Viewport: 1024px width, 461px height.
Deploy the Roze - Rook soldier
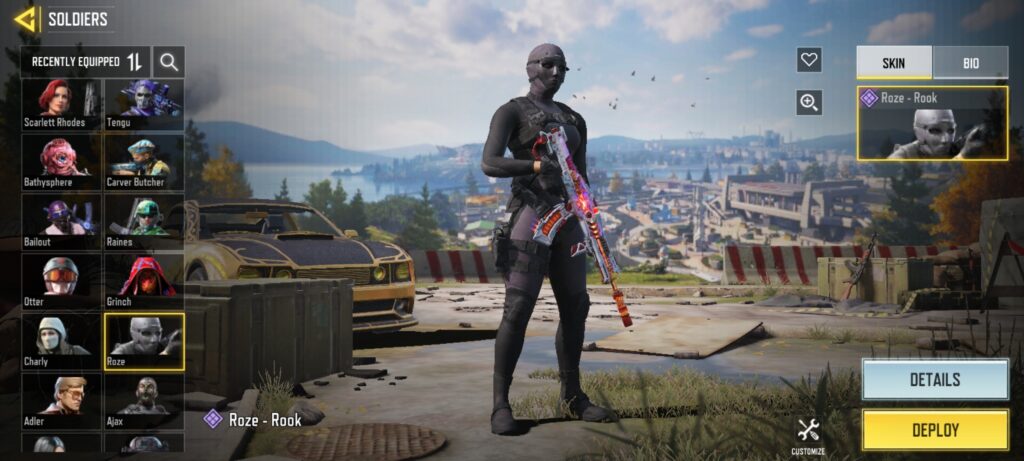pos(935,430)
